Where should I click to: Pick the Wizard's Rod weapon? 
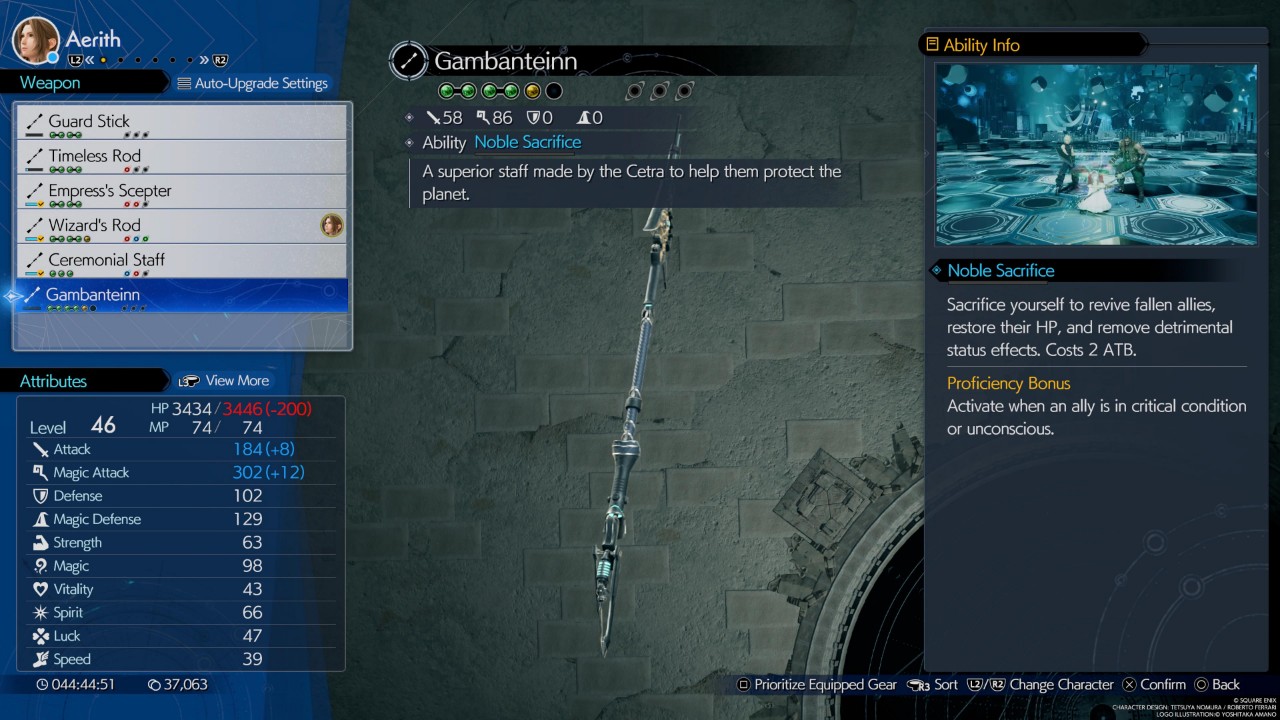click(x=182, y=226)
